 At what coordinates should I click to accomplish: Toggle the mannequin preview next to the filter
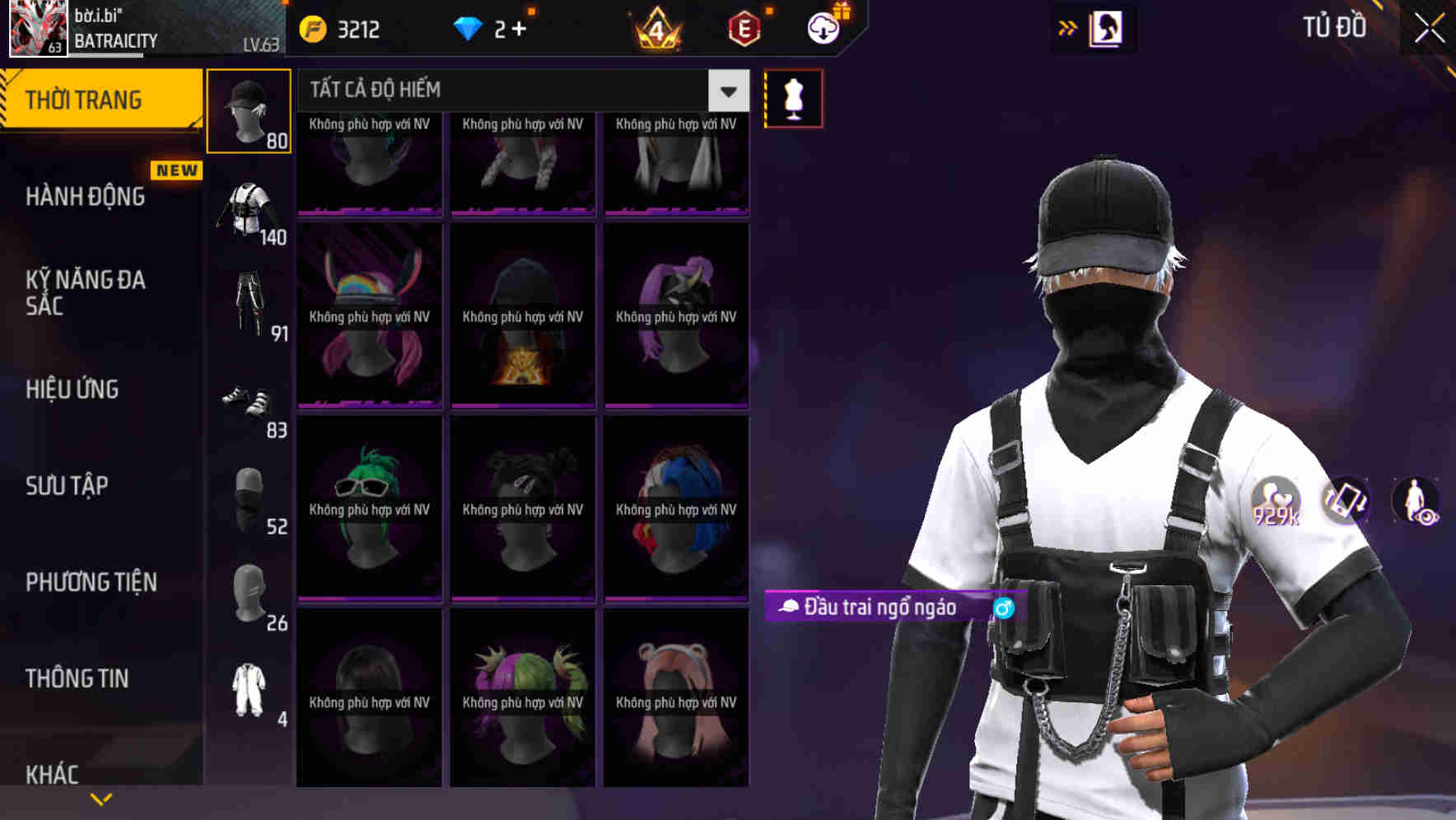tap(793, 97)
